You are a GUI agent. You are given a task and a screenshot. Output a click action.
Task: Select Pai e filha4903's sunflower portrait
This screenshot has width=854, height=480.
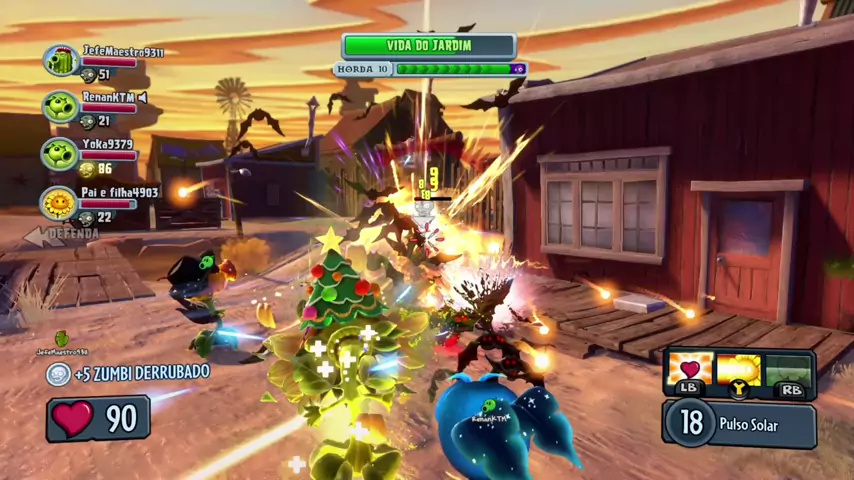[60, 203]
